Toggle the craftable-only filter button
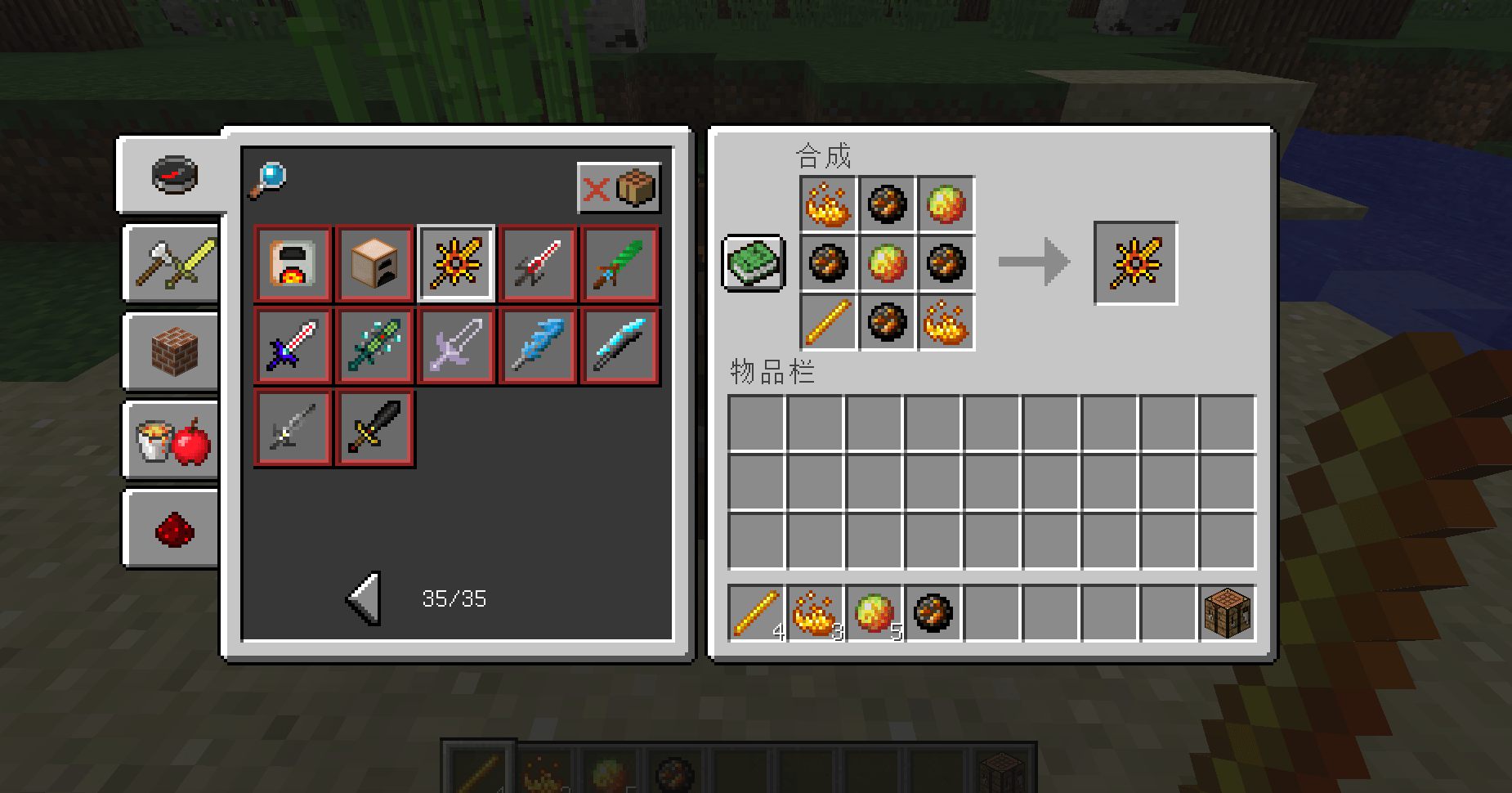This screenshot has width=1512, height=793. 619,188
